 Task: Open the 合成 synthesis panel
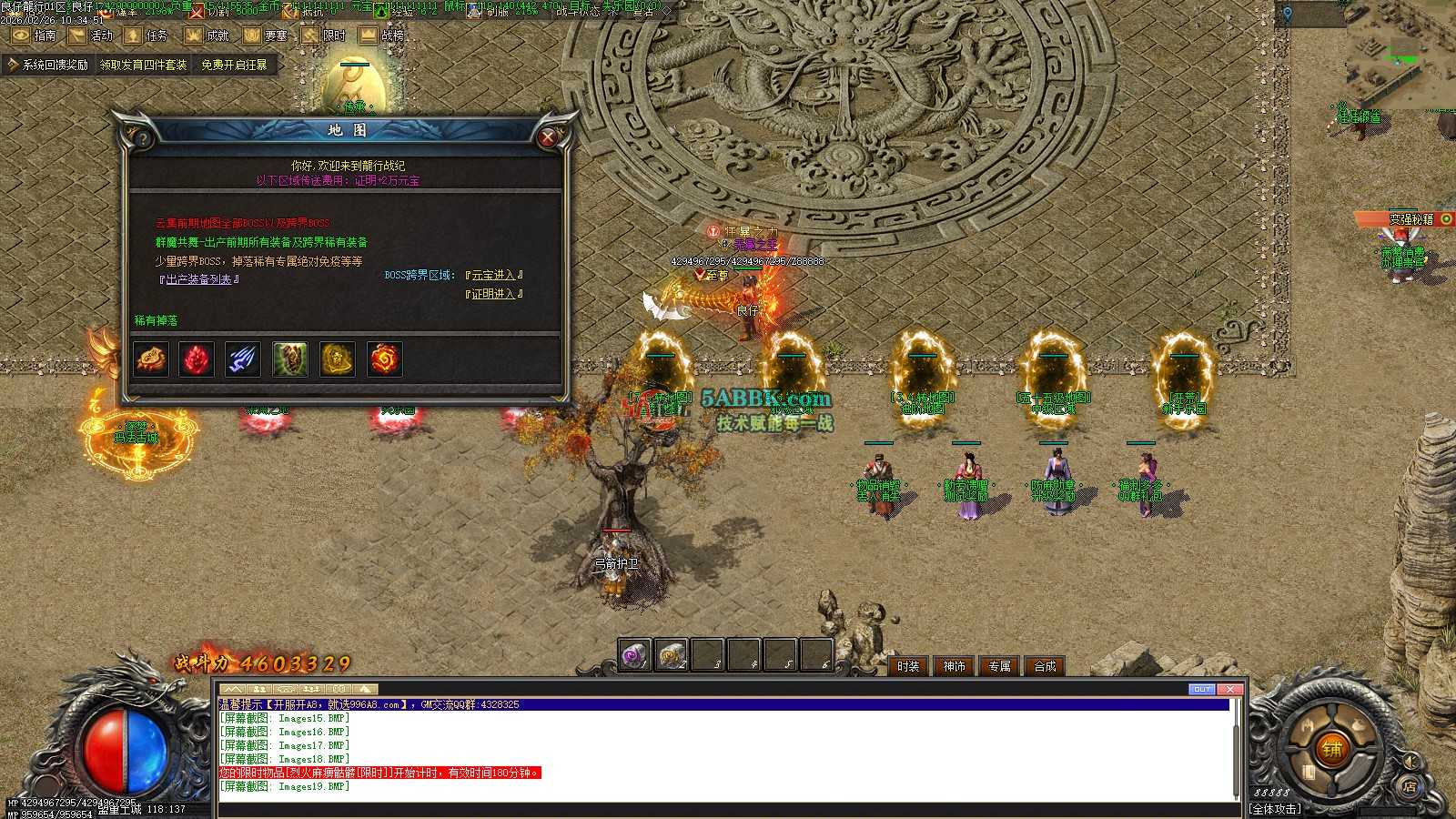point(1045,666)
